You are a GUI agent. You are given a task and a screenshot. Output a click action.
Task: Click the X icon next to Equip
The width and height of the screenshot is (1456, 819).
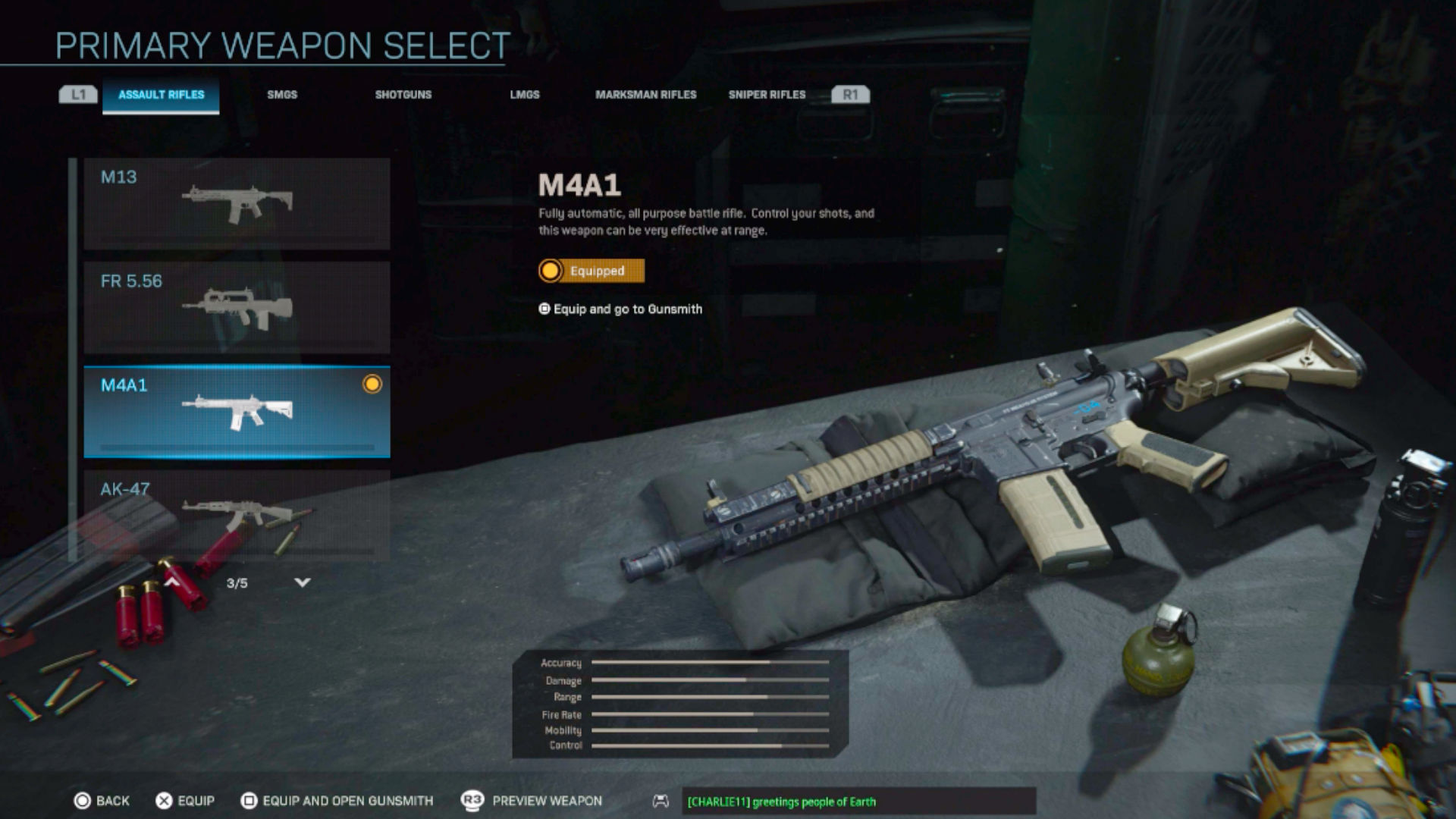click(x=162, y=800)
